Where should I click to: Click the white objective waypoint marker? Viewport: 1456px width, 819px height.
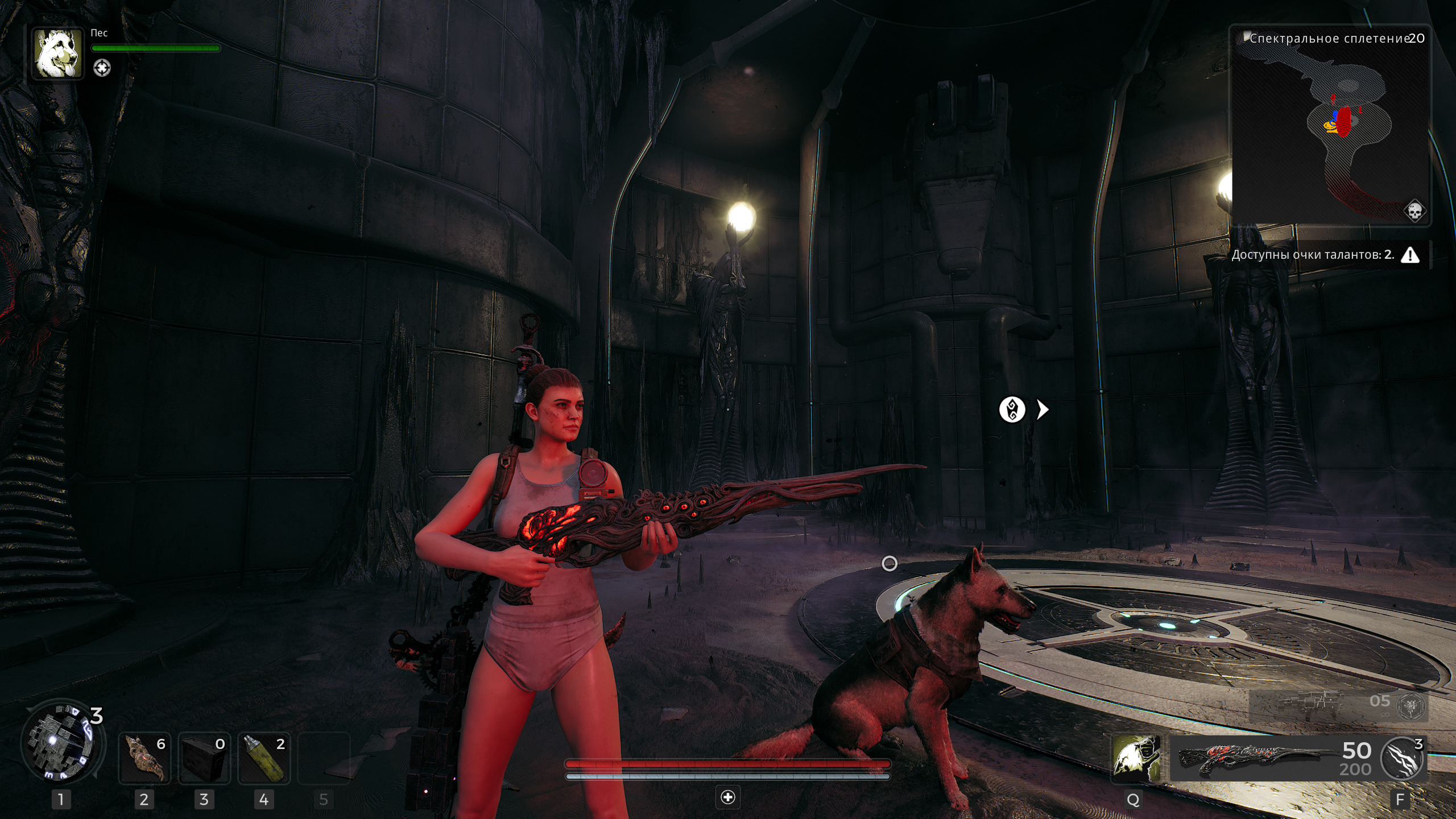tap(1012, 409)
